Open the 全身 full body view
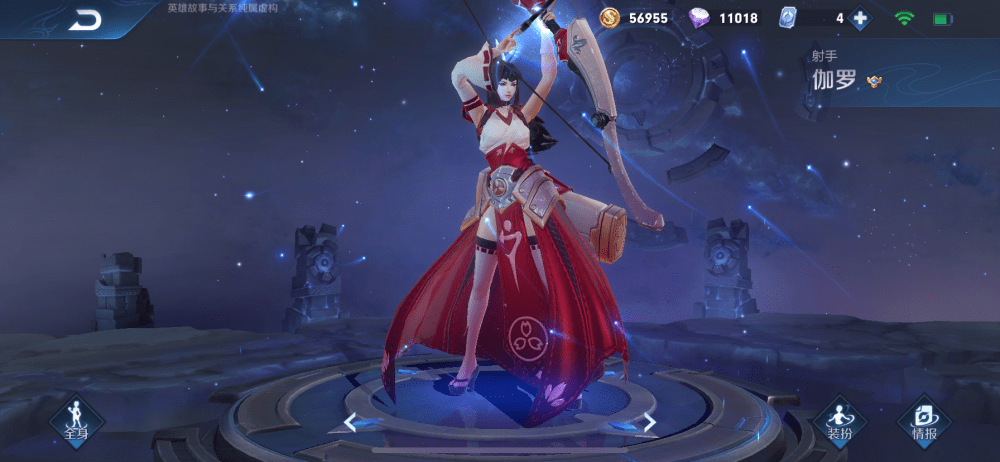The image size is (1000, 462). pos(76,418)
